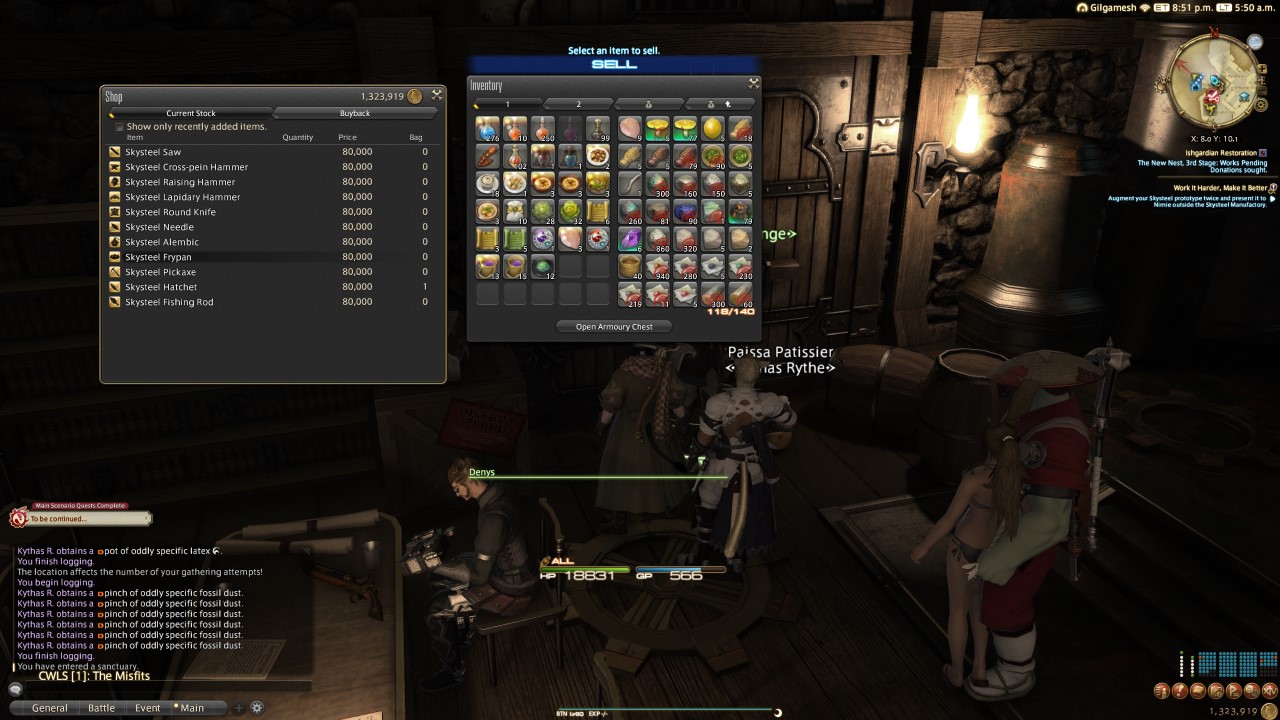Click the smiley social icon in the system menu
Image resolution: width=1280 pixels, height=720 pixels.
coord(1250,690)
